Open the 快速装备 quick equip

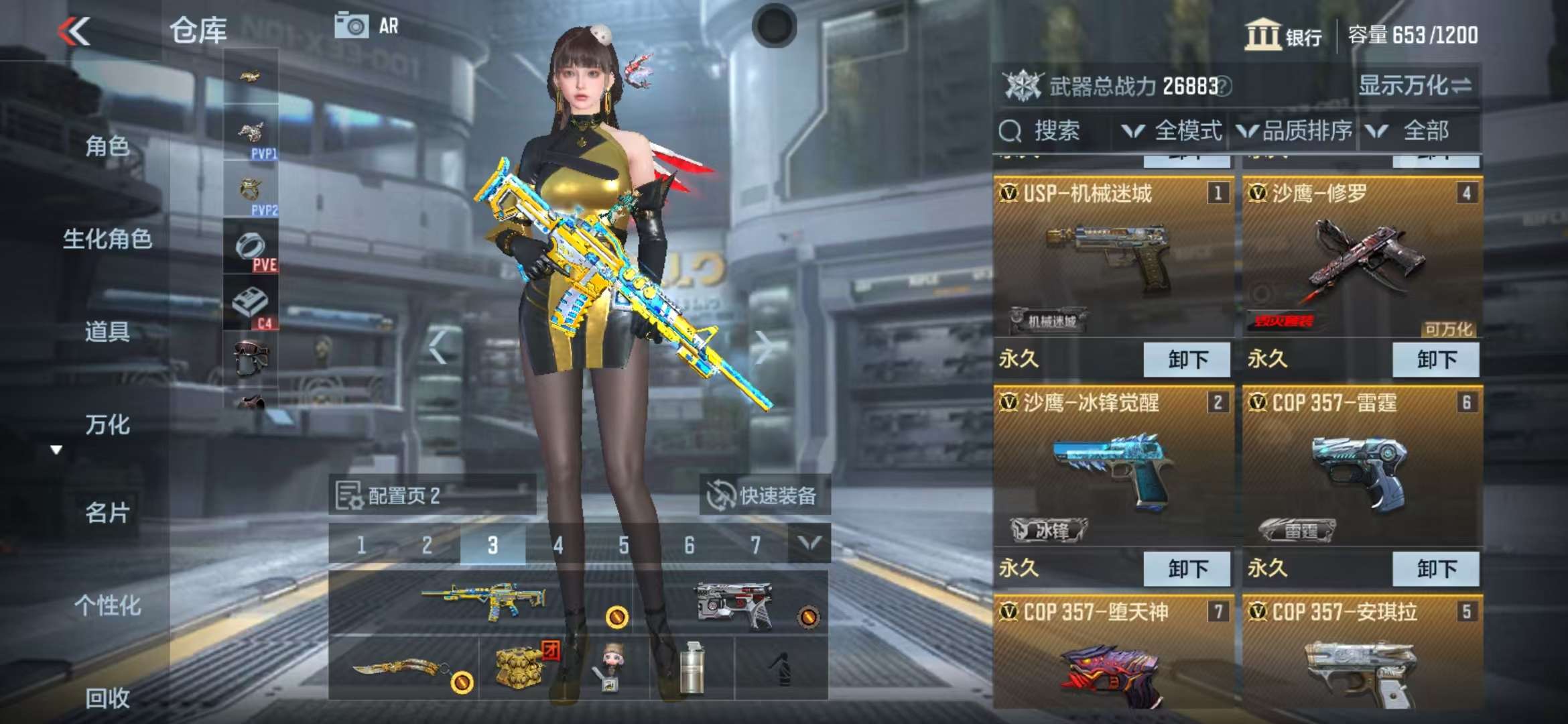(x=764, y=495)
